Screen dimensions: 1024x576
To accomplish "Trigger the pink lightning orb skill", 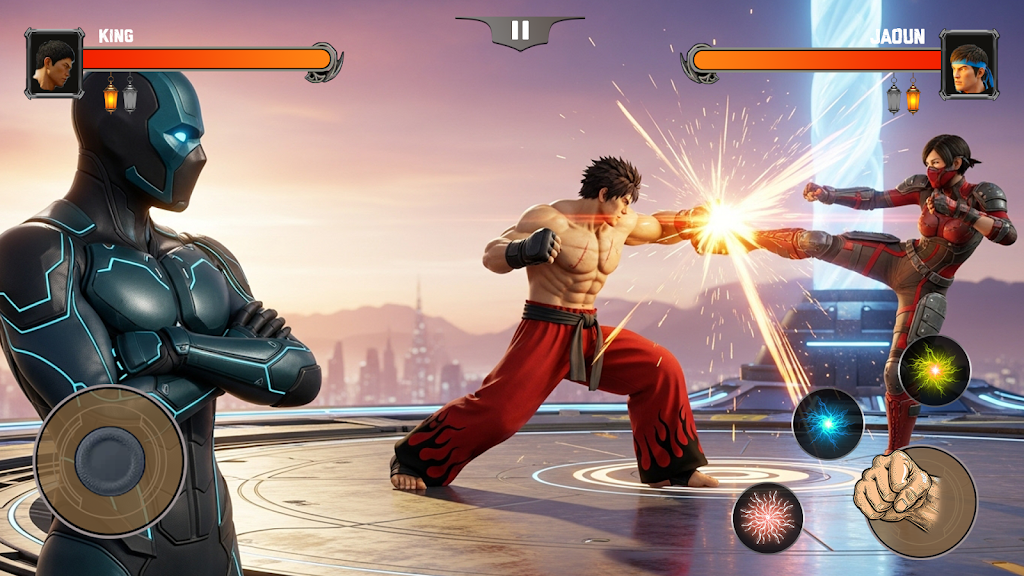I will (x=768, y=517).
